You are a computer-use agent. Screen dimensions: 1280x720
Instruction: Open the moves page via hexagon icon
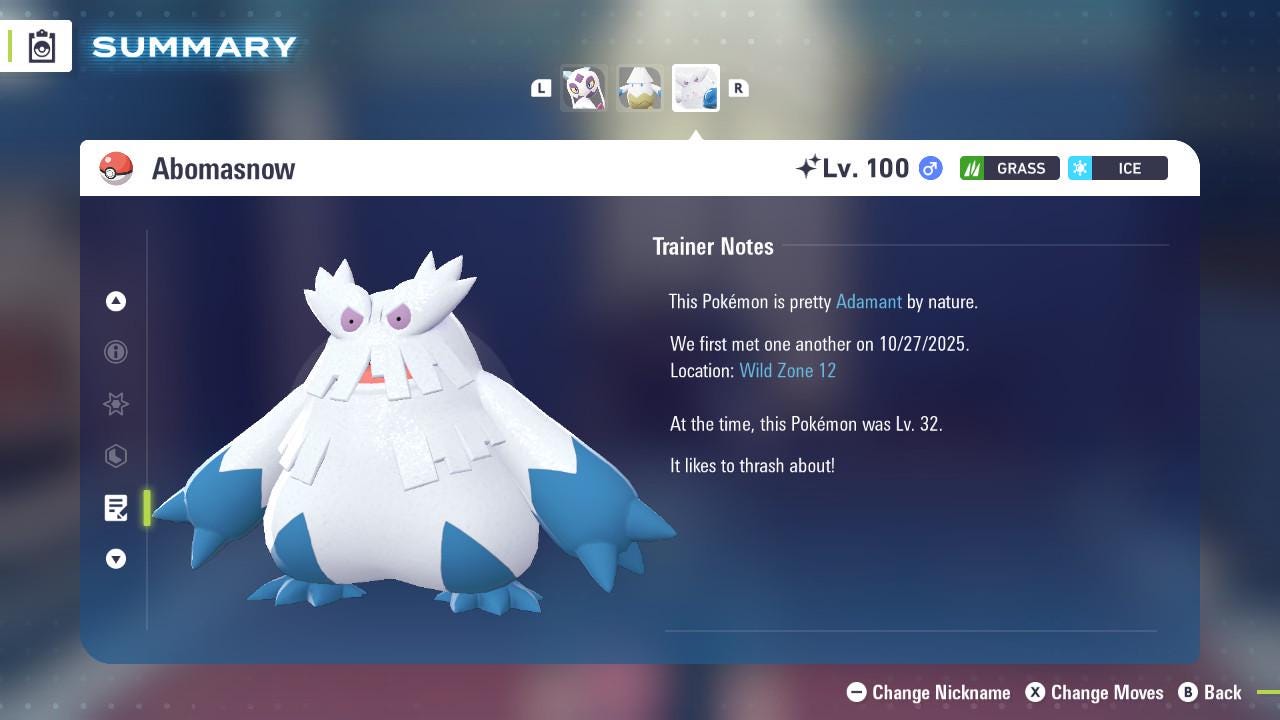[115, 456]
